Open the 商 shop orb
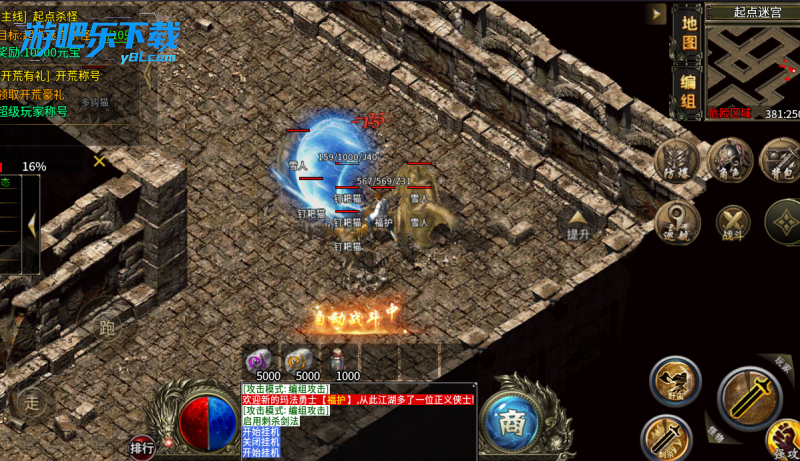Viewport: 800px width, 461px height. click(512, 420)
